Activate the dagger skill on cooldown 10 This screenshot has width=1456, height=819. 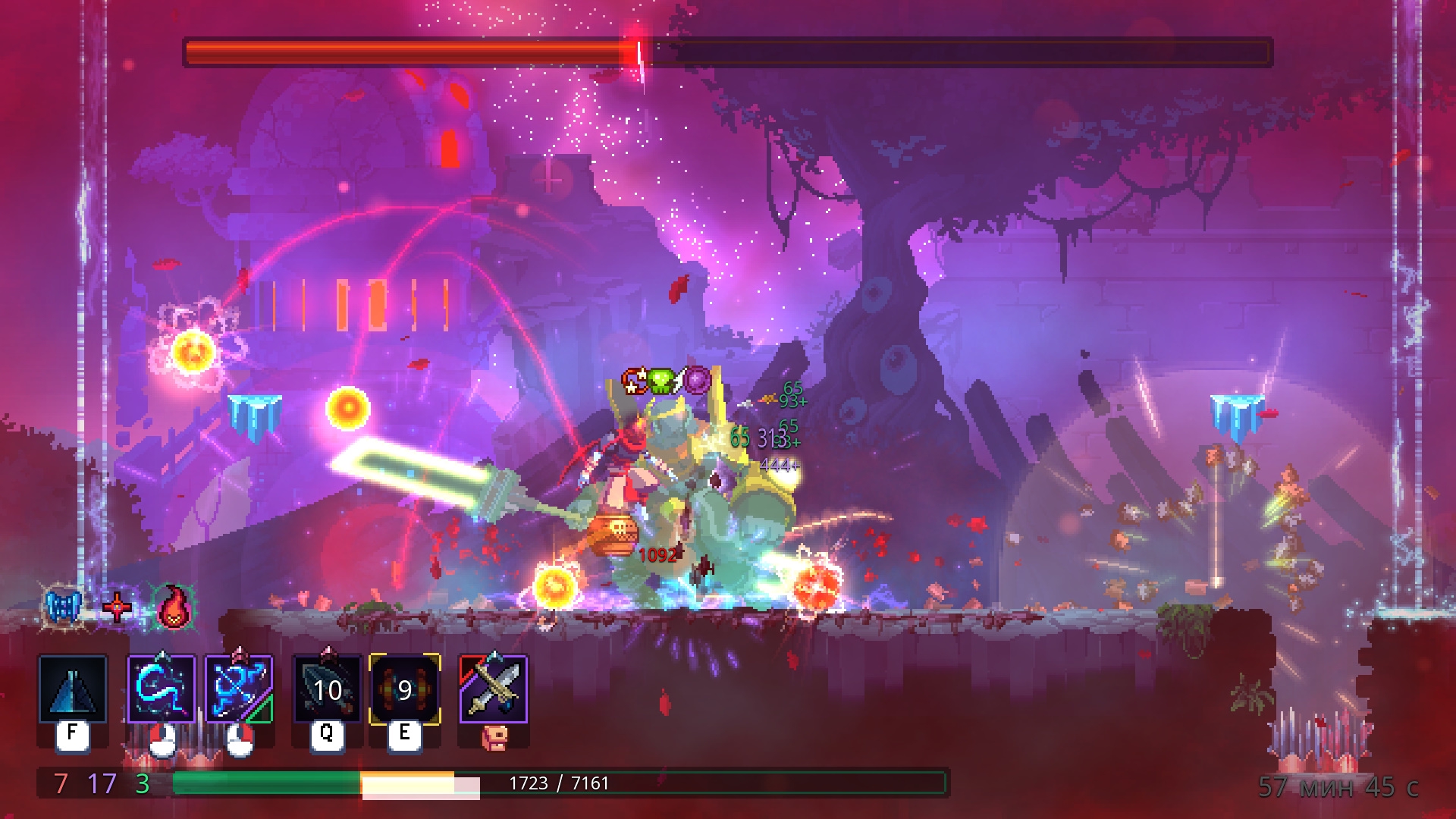(x=328, y=689)
